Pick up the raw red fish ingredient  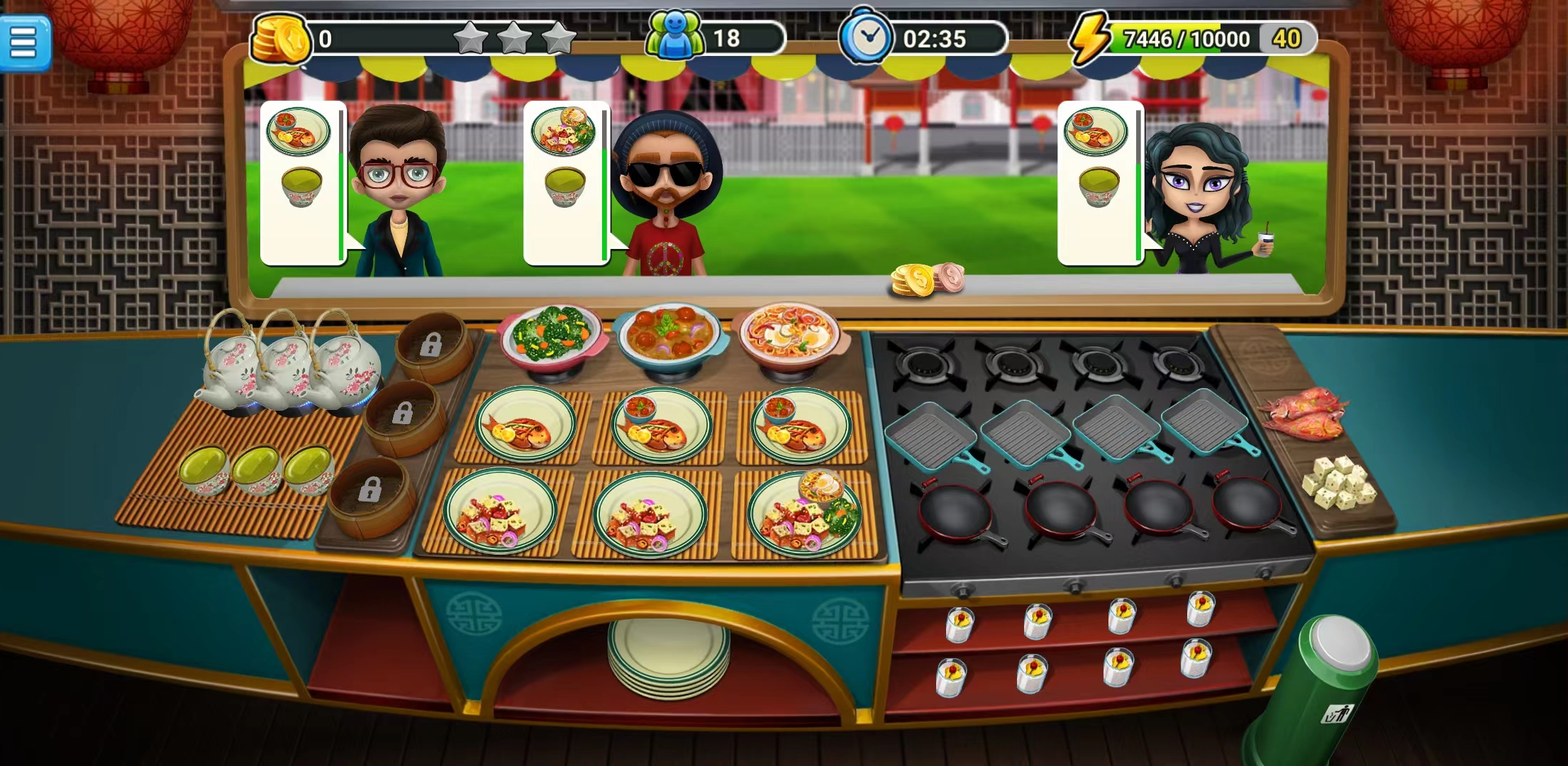1303,413
